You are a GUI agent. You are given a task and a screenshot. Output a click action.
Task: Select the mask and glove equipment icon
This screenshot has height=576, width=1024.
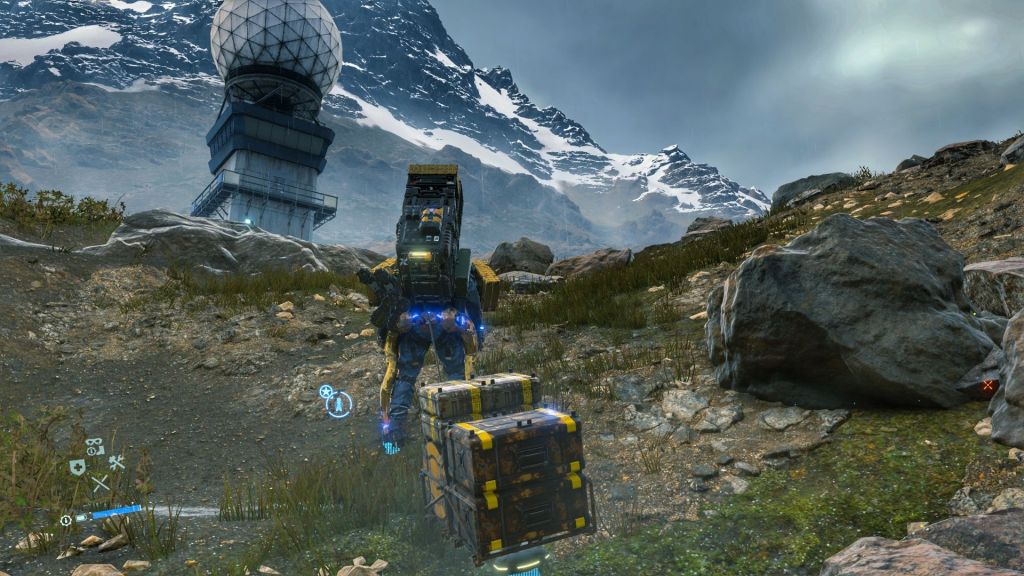95,446
